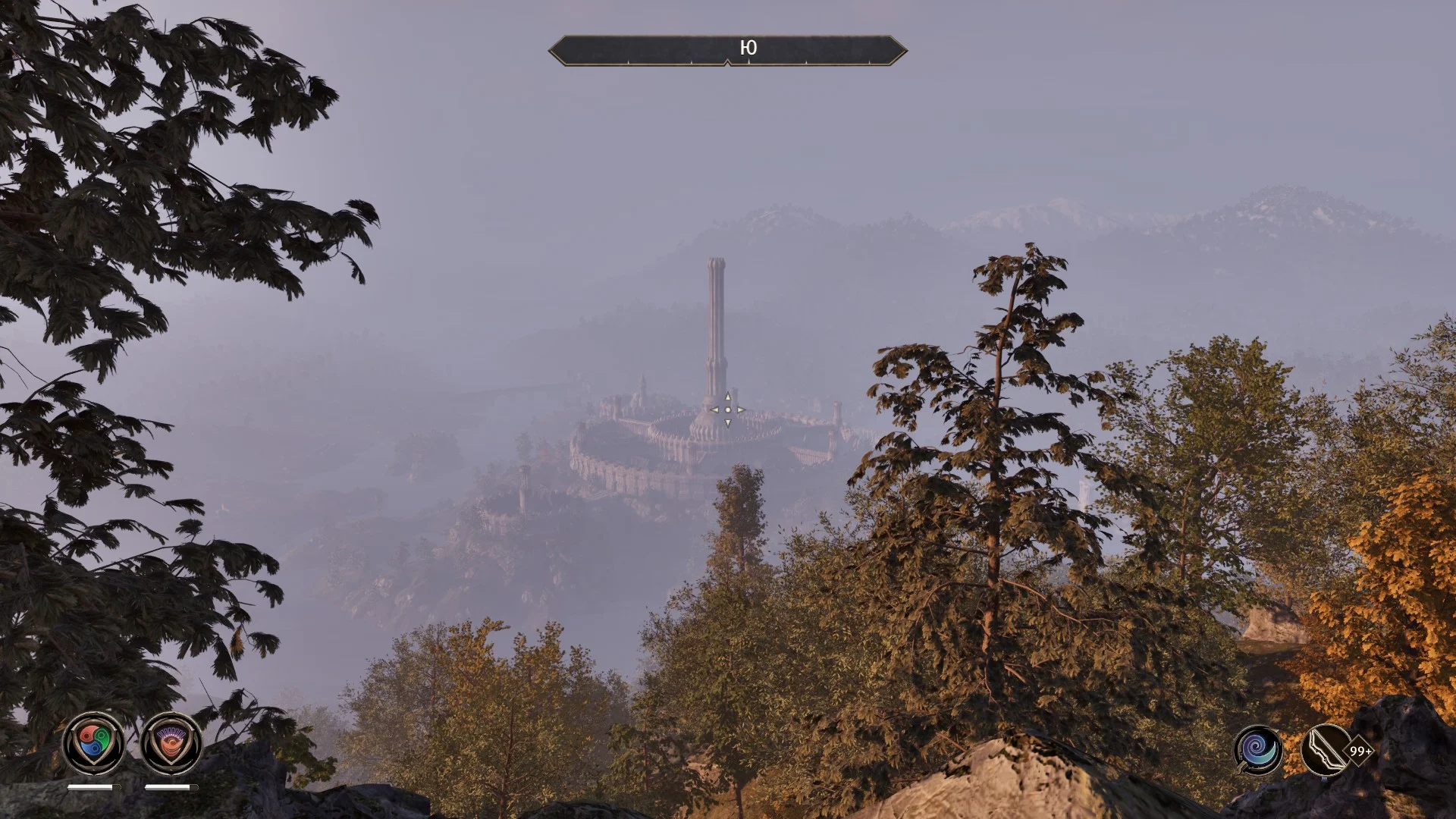Select the purple-rayed eye effect icon
Viewport: 1456px width, 819px height.
tap(171, 743)
